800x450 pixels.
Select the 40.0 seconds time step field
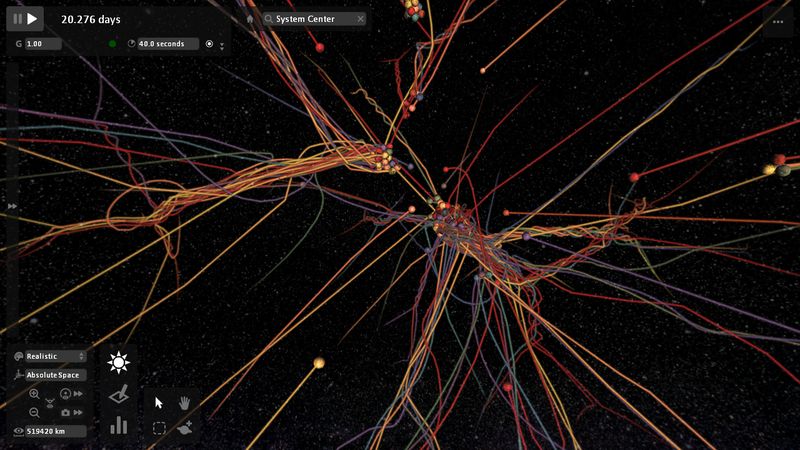[x=166, y=44]
